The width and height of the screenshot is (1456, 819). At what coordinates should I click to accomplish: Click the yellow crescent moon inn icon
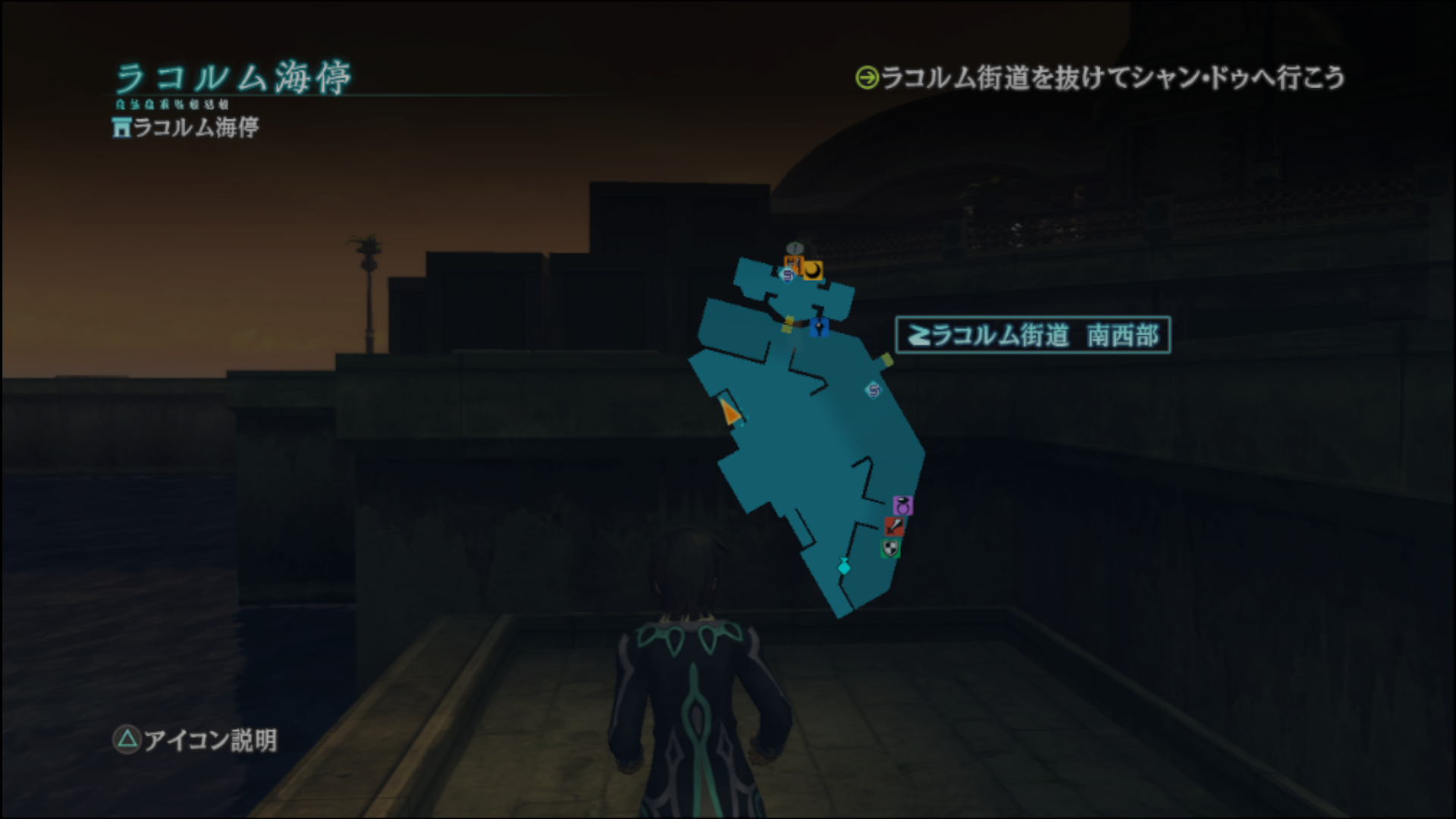coord(813,271)
